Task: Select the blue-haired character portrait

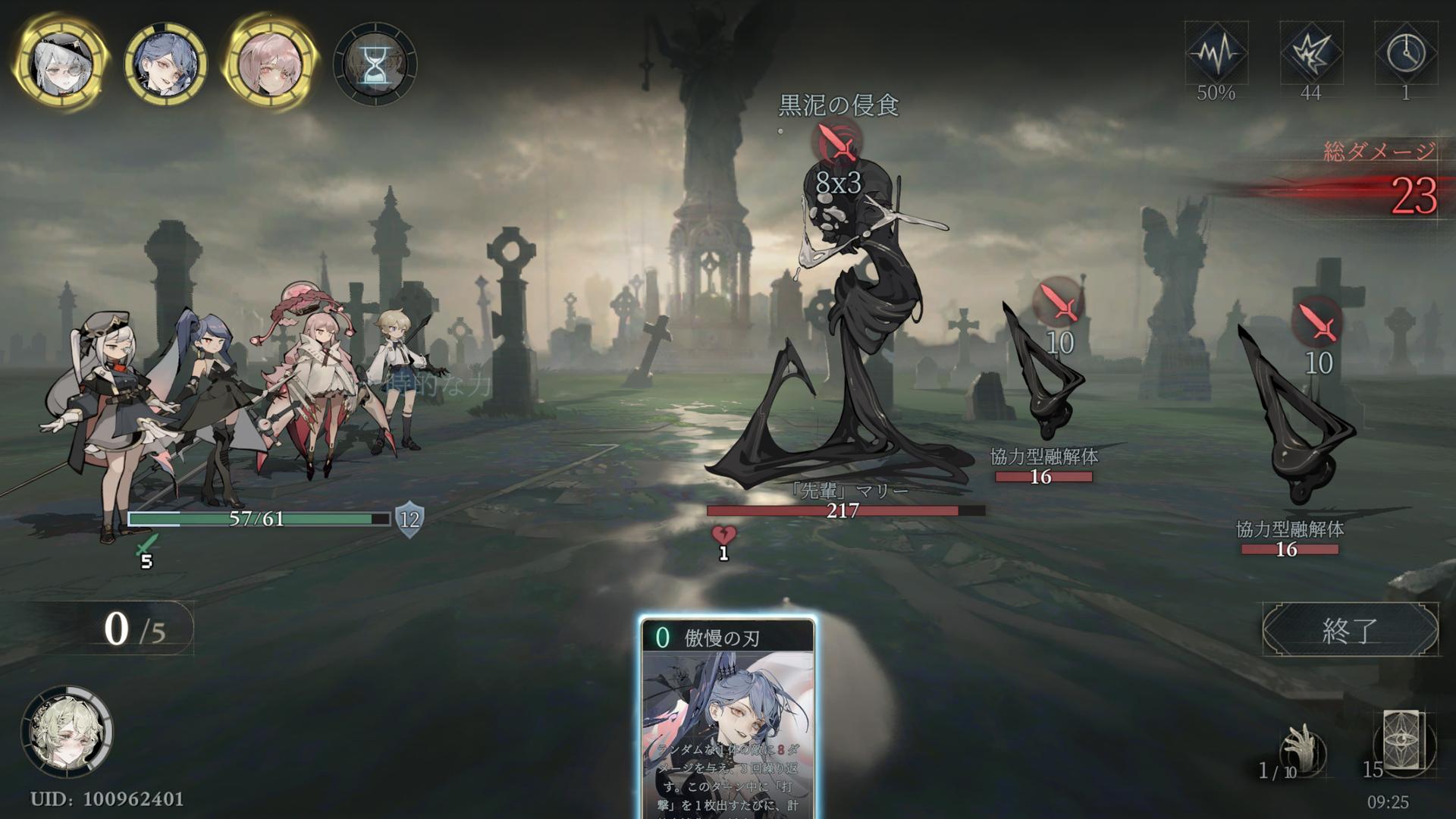Action: pos(165,62)
